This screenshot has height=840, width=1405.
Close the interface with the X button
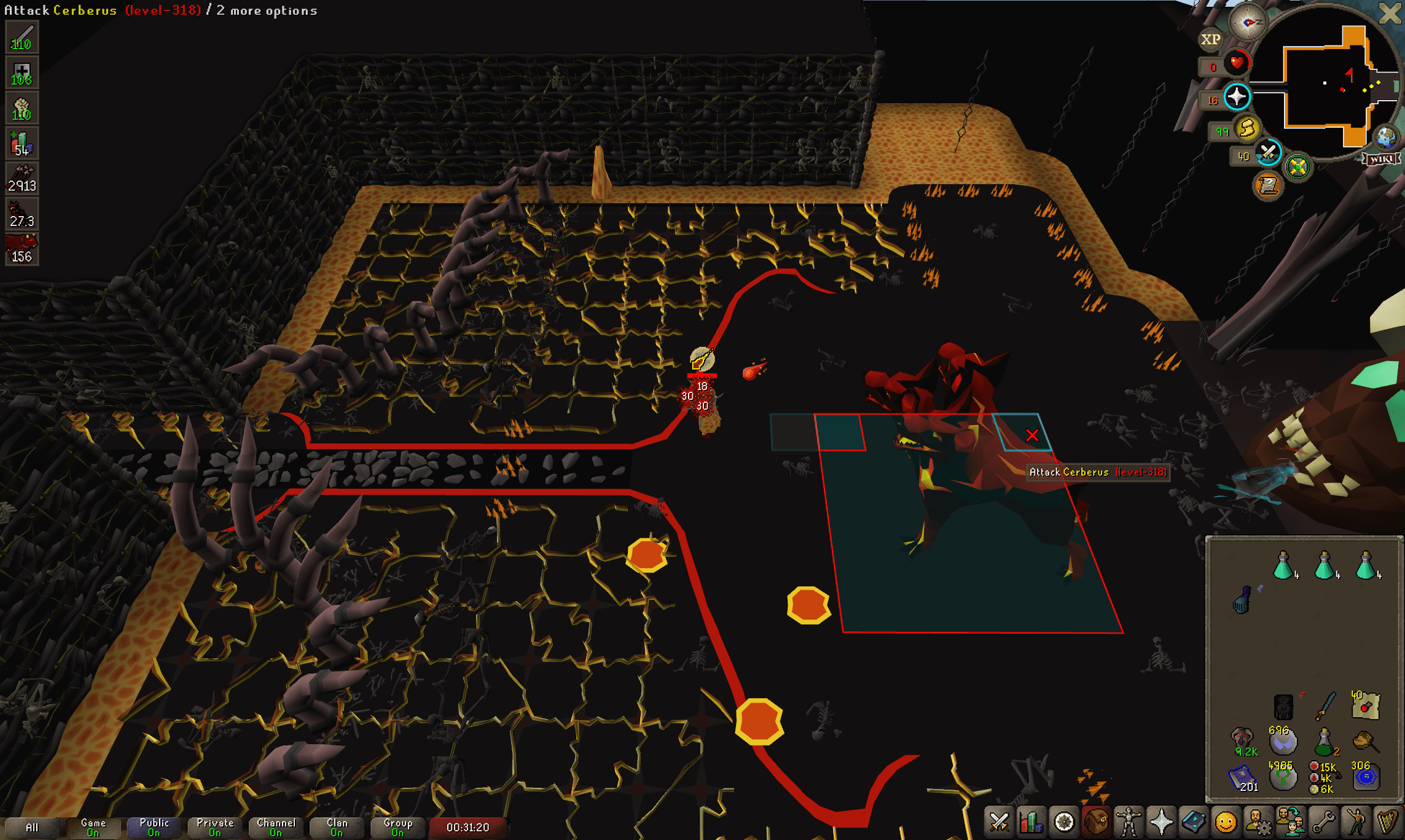click(1390, 13)
